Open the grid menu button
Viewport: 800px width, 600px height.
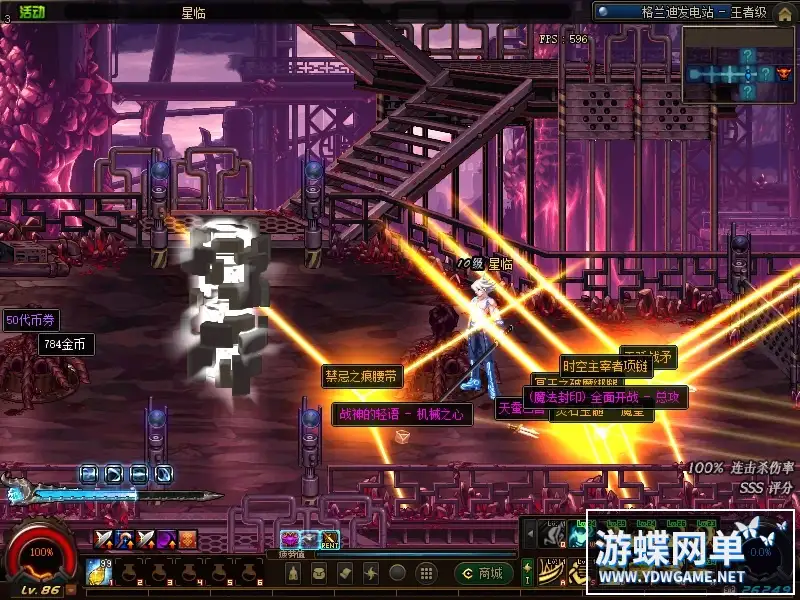click(x=425, y=573)
